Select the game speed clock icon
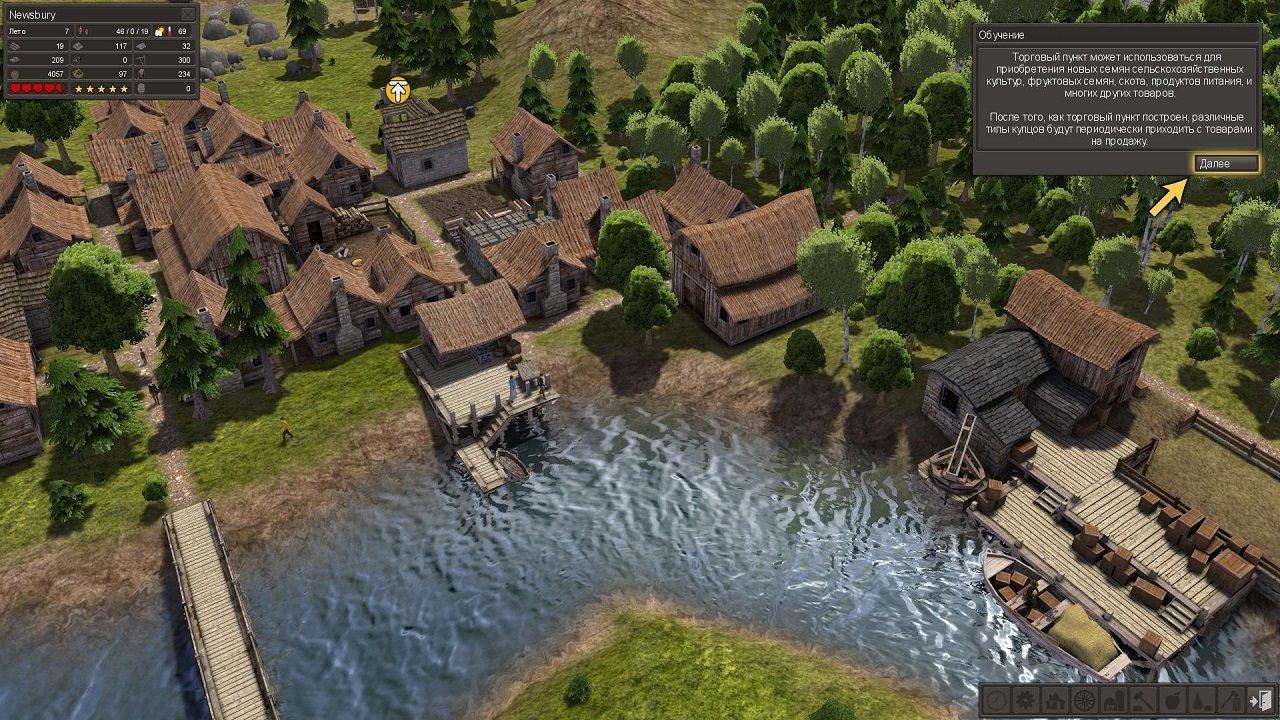The image size is (1280, 720). [x=995, y=698]
